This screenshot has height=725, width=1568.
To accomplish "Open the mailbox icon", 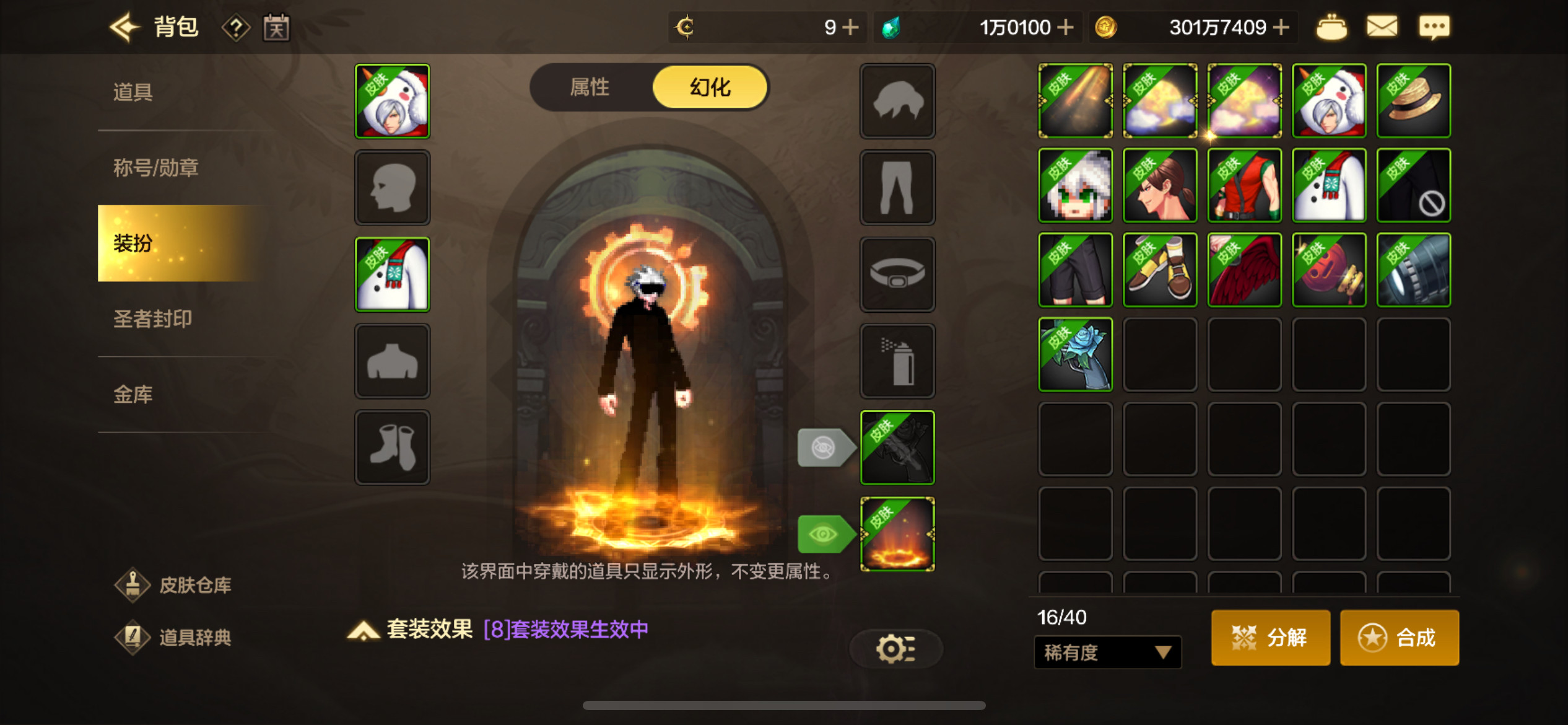I will (x=1382, y=27).
